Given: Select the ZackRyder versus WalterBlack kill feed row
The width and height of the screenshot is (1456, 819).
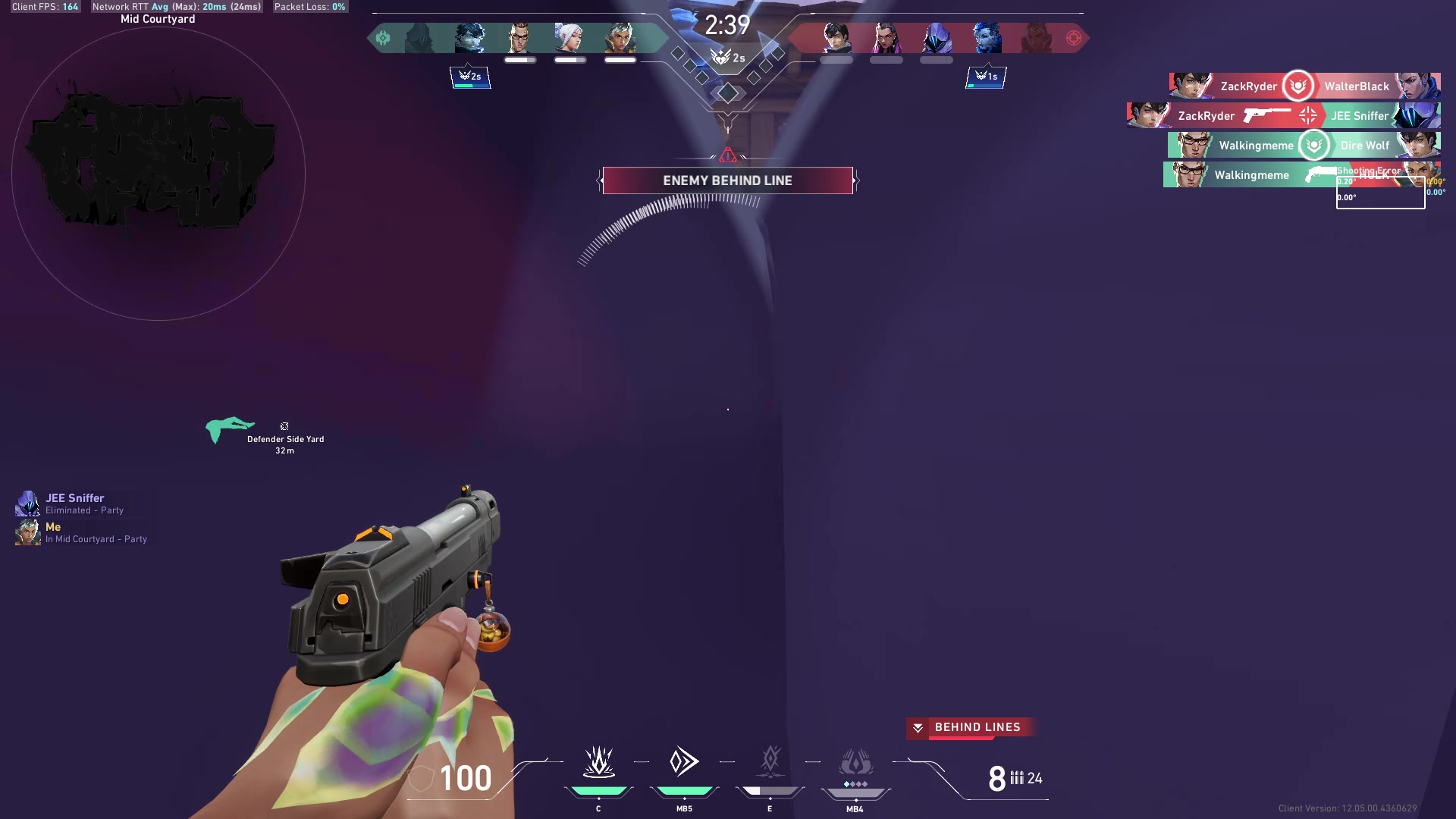Looking at the screenshot, I should tap(1304, 86).
